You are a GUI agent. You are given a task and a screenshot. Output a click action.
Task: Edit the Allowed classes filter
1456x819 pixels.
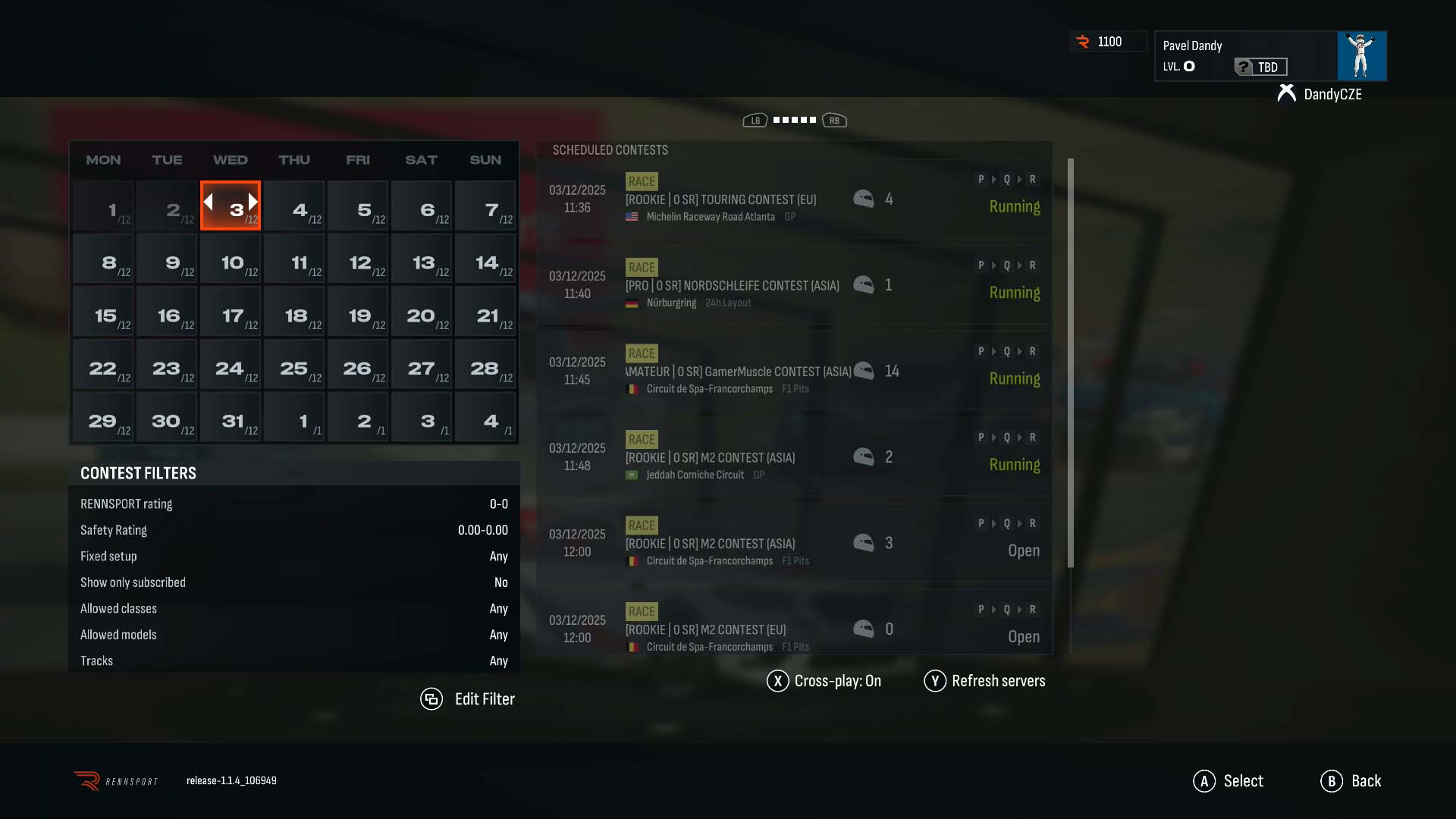pos(294,609)
